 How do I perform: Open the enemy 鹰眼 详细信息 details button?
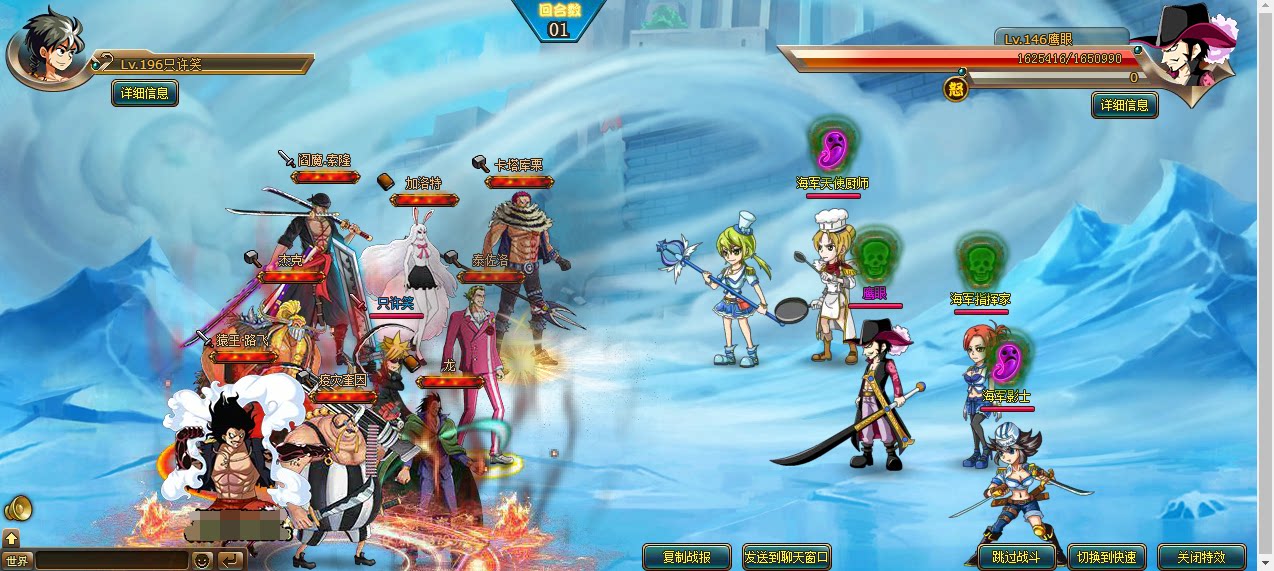(x=1125, y=105)
